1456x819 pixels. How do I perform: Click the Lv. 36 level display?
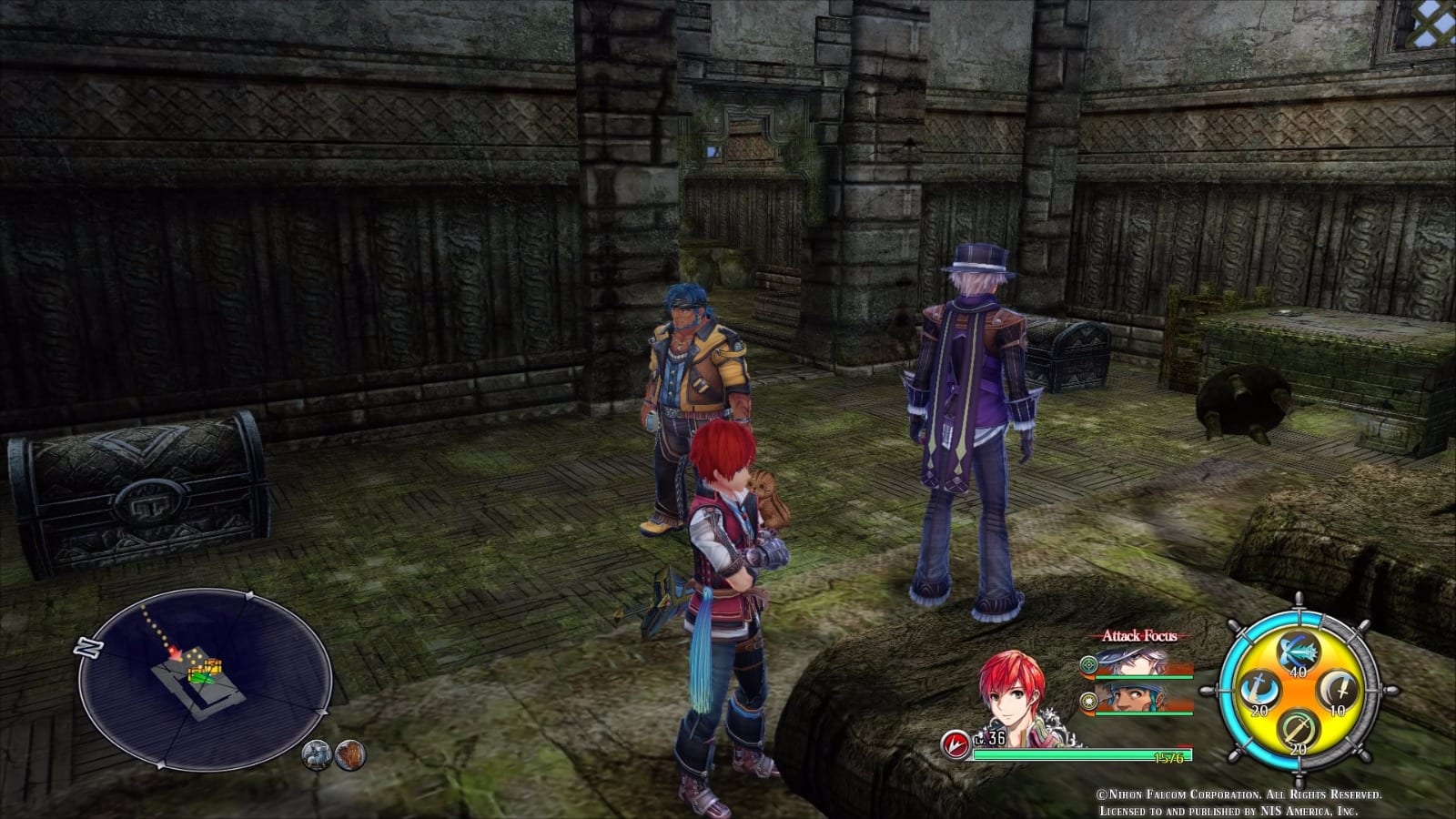click(991, 739)
